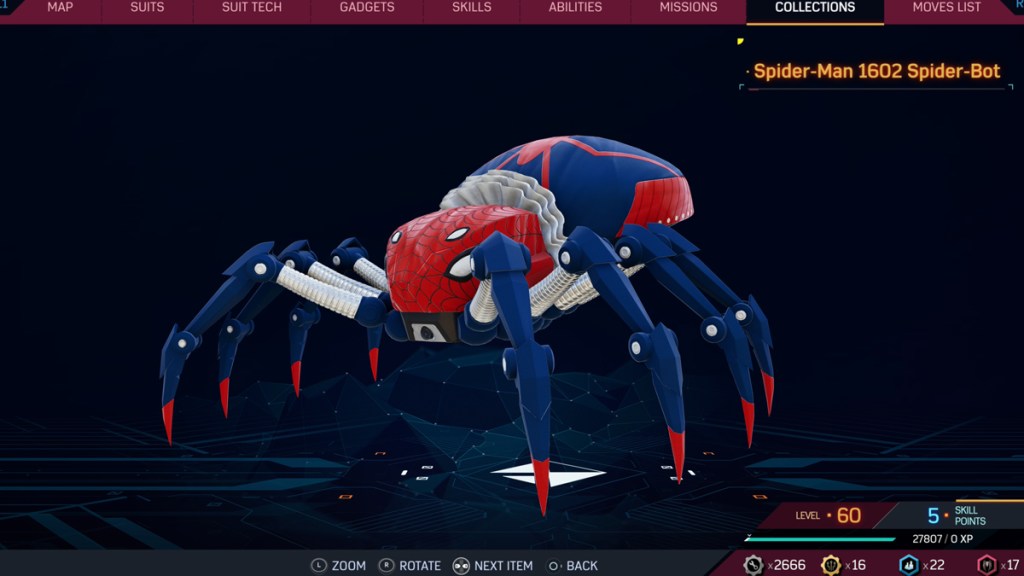Open the Map tab
The width and height of the screenshot is (1024, 576).
point(60,8)
